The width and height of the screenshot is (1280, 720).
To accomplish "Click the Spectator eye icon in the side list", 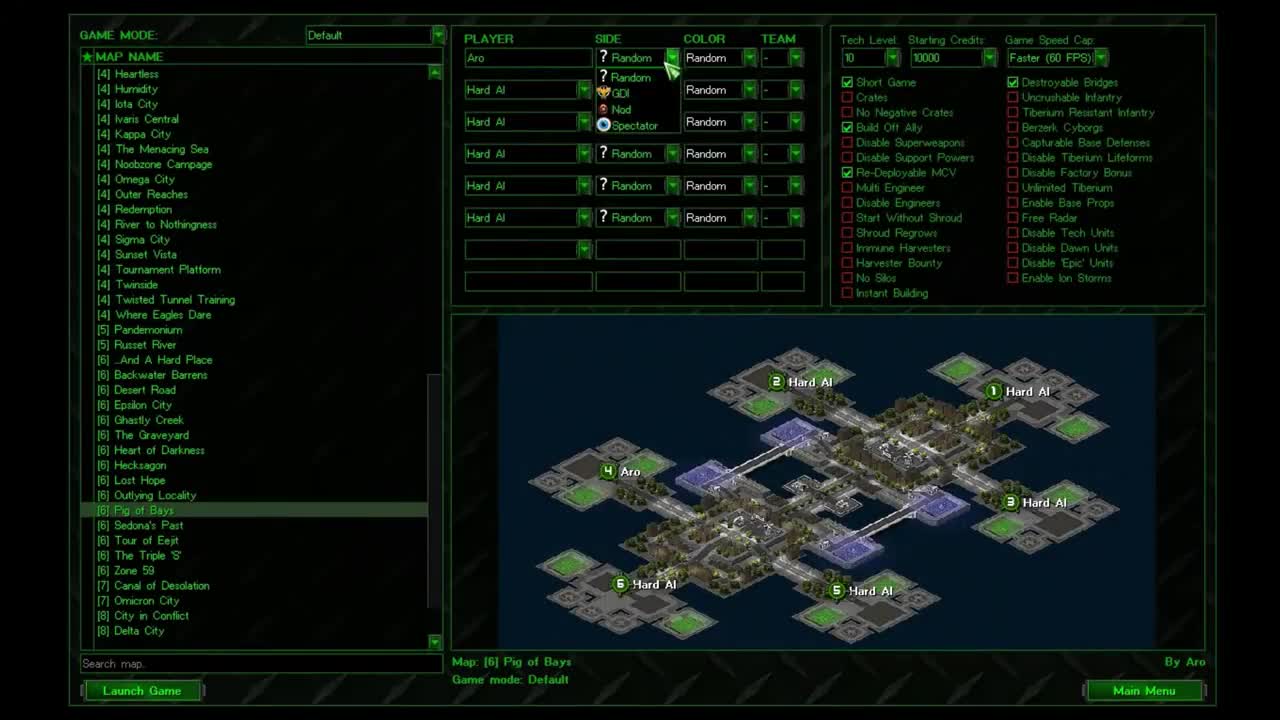I will (603, 125).
